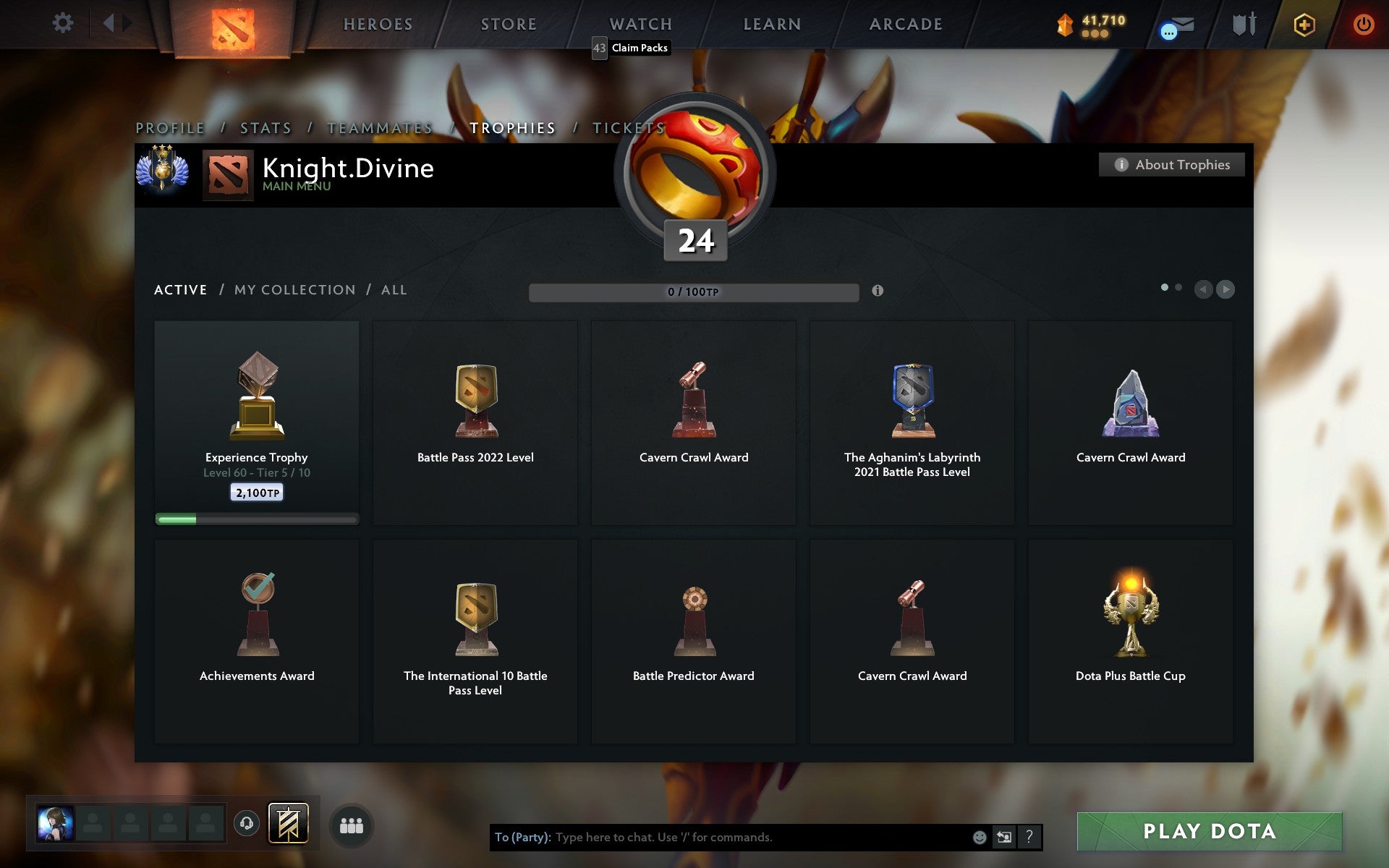This screenshot has width=1389, height=868.
Task: Click the About Trophies button
Action: (x=1171, y=165)
